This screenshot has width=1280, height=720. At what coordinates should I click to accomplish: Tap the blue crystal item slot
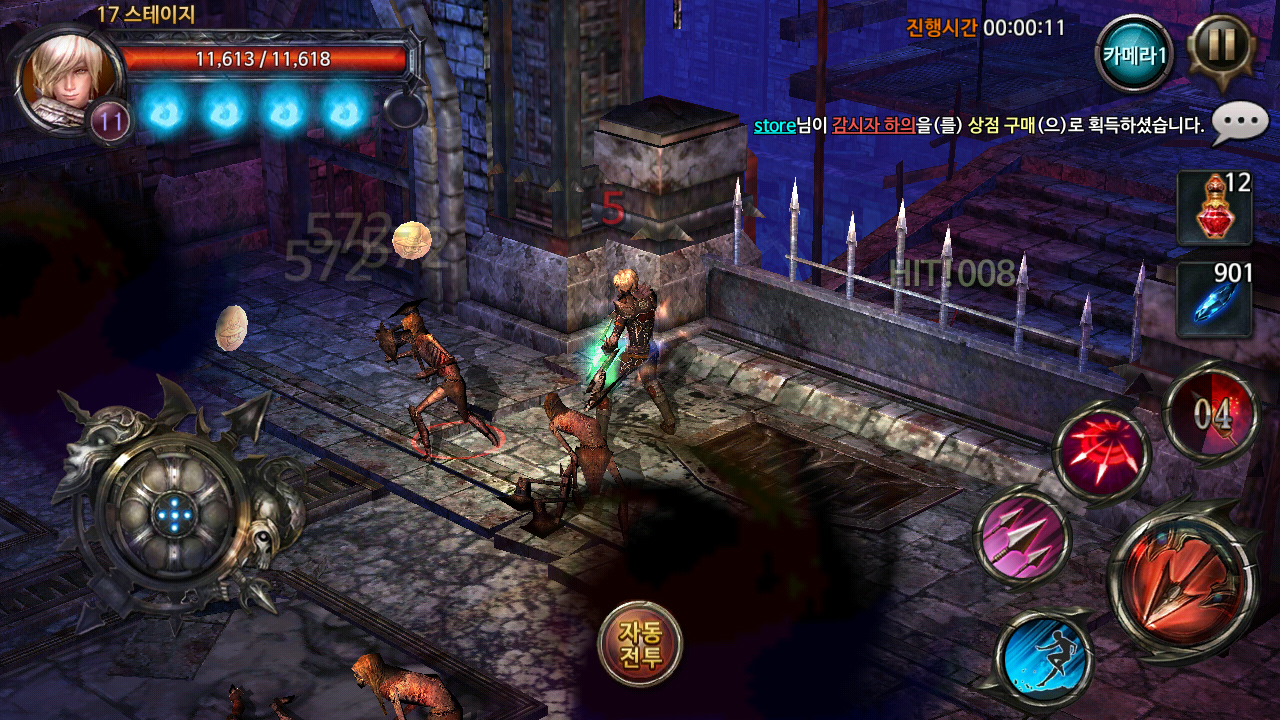pyautogui.click(x=1213, y=298)
